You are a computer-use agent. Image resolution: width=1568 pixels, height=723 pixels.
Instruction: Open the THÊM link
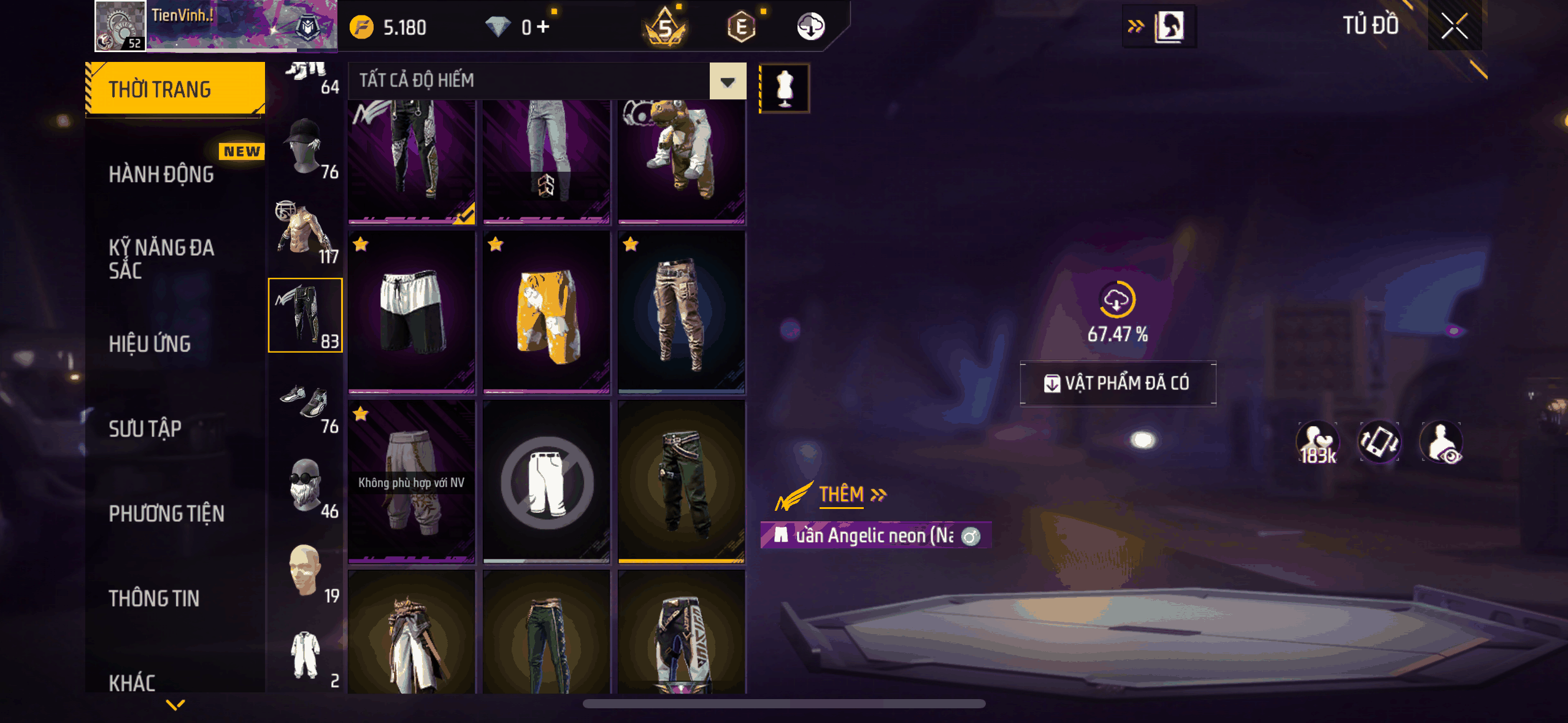(851, 494)
